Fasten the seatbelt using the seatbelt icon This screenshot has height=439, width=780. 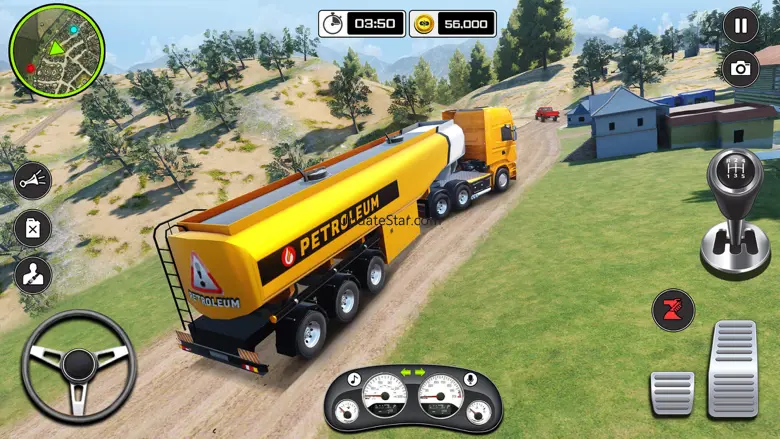tap(32, 276)
